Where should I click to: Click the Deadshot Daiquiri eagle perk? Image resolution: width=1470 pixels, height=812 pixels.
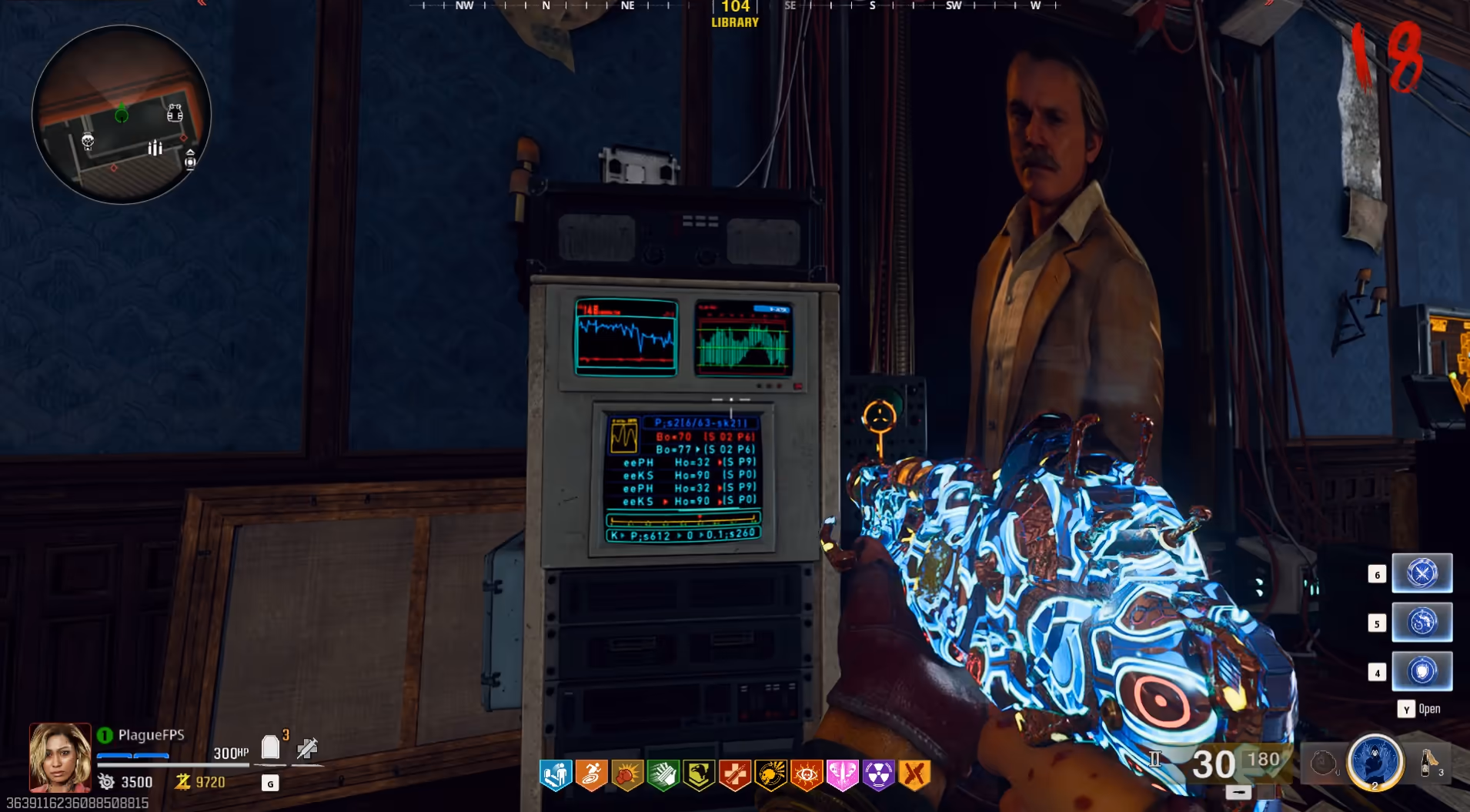click(699, 775)
